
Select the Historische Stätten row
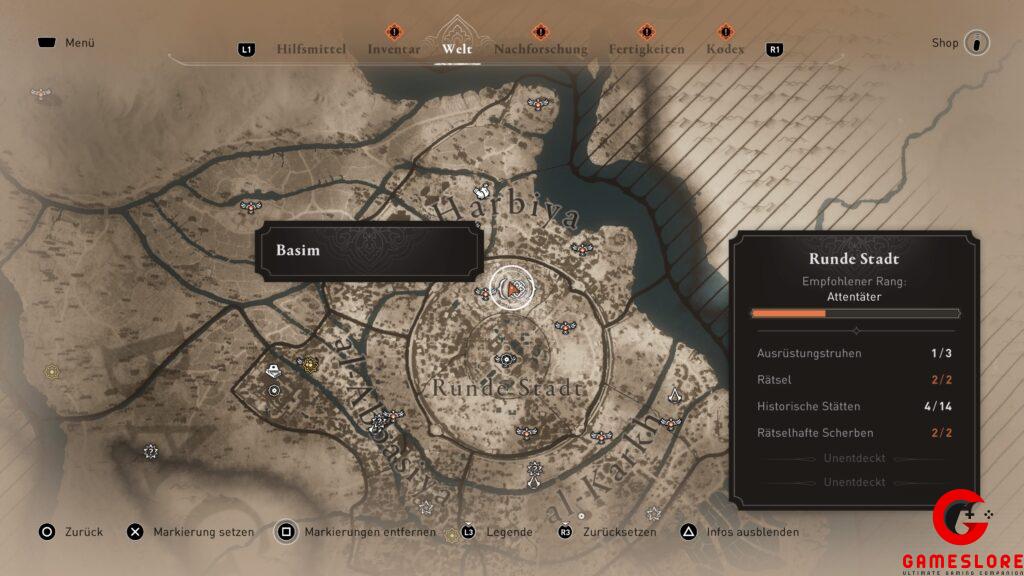(855, 407)
